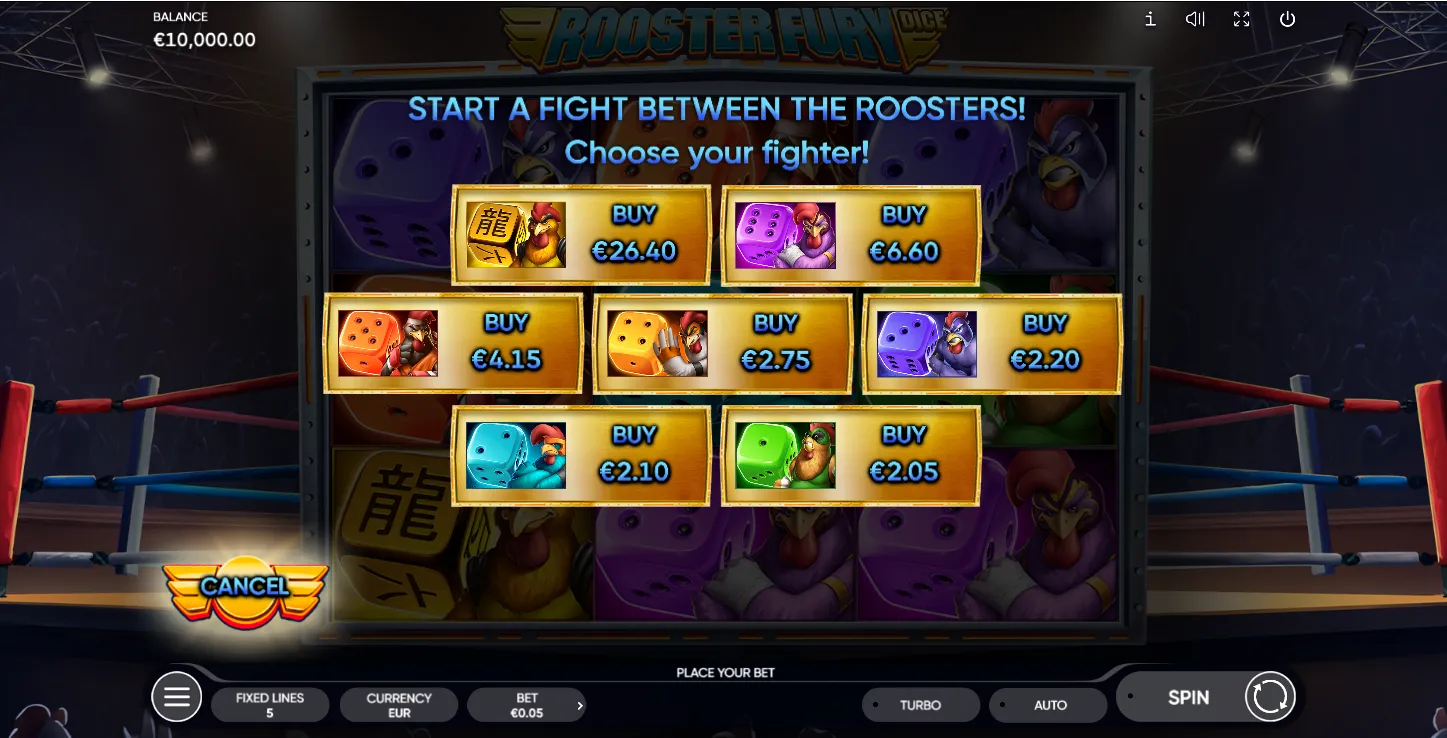Click the power exit icon
This screenshot has height=738, width=1447.
point(1287,19)
